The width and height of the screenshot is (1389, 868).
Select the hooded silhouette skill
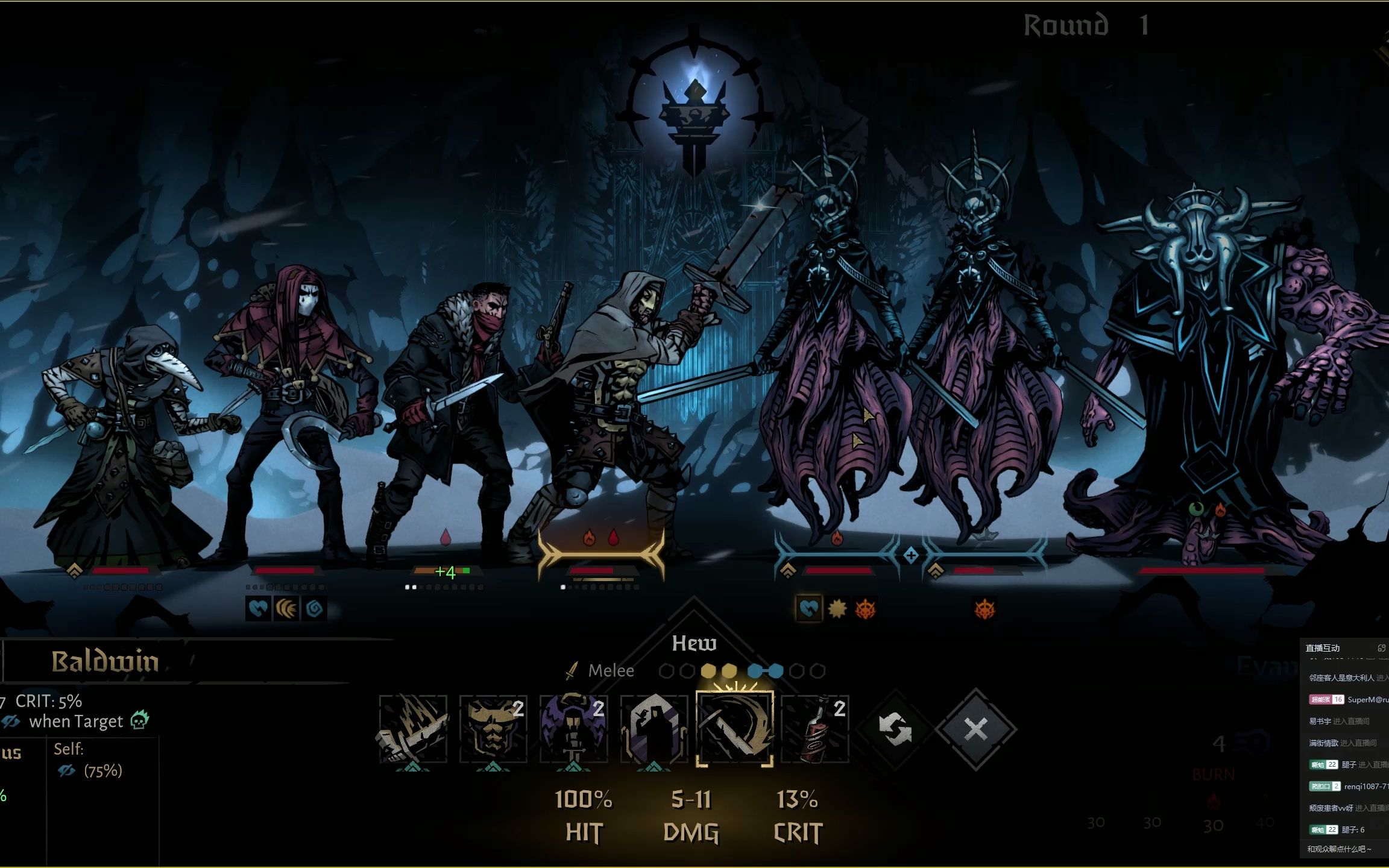tap(654, 728)
